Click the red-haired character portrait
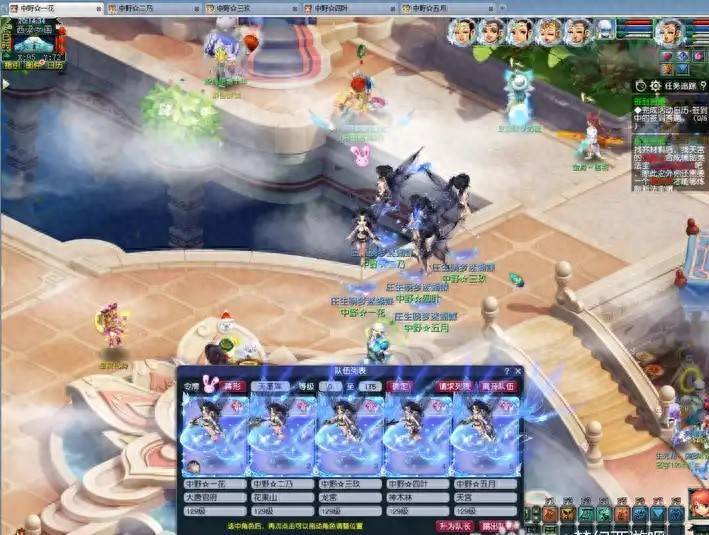Viewport: 709px width, 535px height. 550,33
